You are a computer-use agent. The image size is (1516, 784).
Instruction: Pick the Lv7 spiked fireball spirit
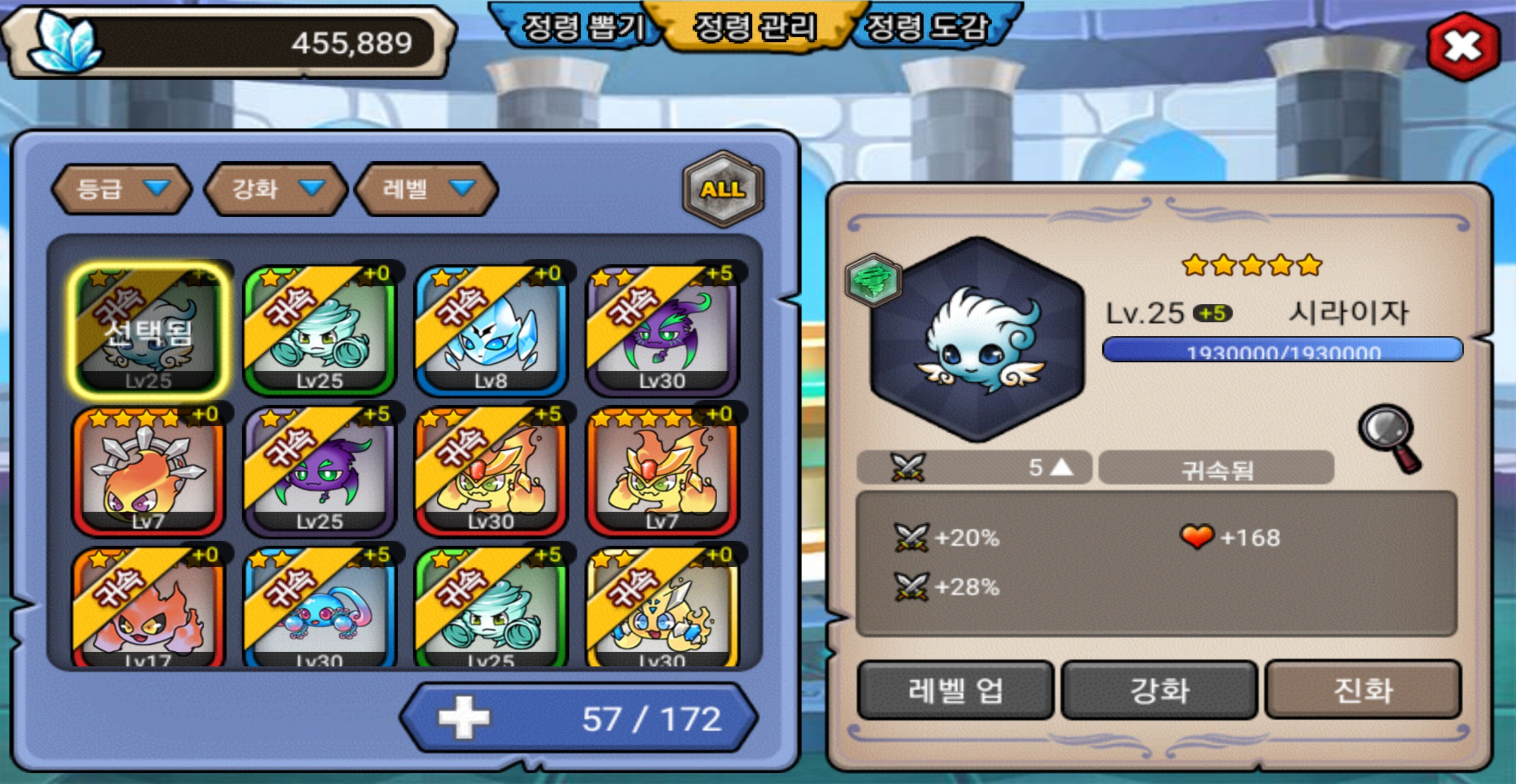(148, 471)
